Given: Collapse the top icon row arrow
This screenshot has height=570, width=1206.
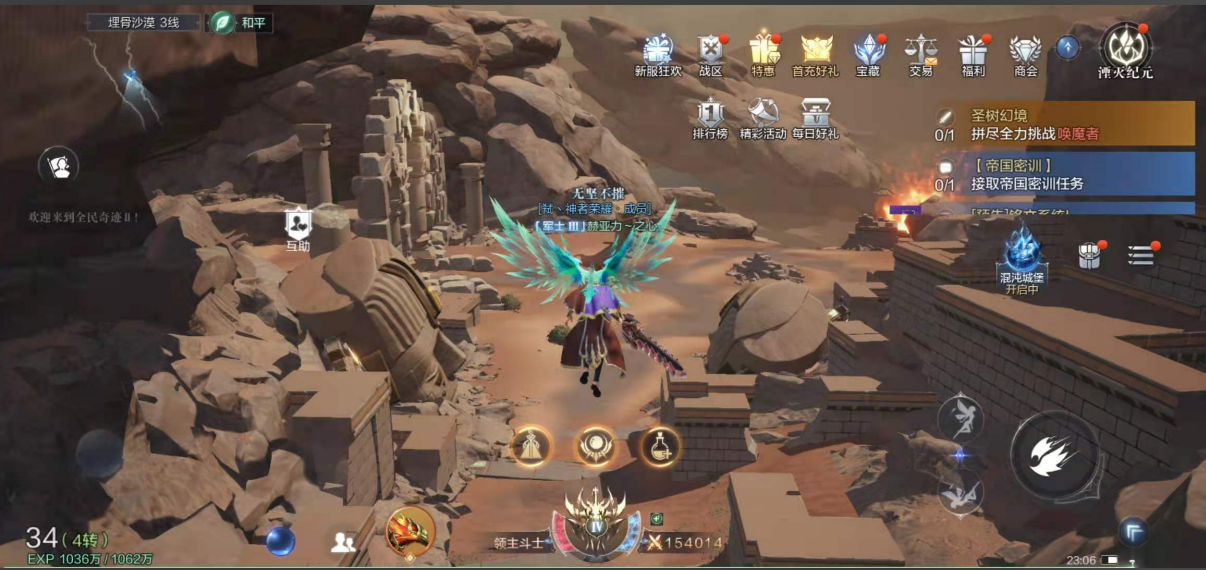Looking at the screenshot, I should click(1068, 46).
